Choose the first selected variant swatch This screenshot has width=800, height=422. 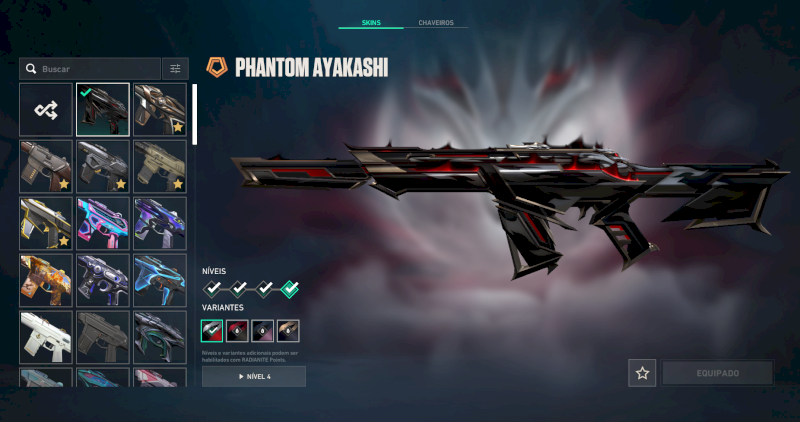(x=212, y=331)
